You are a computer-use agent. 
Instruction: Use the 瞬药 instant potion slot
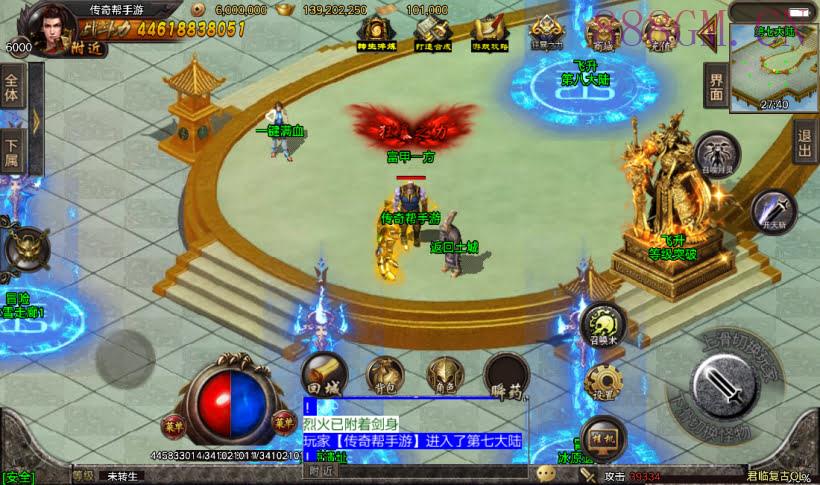(506, 374)
